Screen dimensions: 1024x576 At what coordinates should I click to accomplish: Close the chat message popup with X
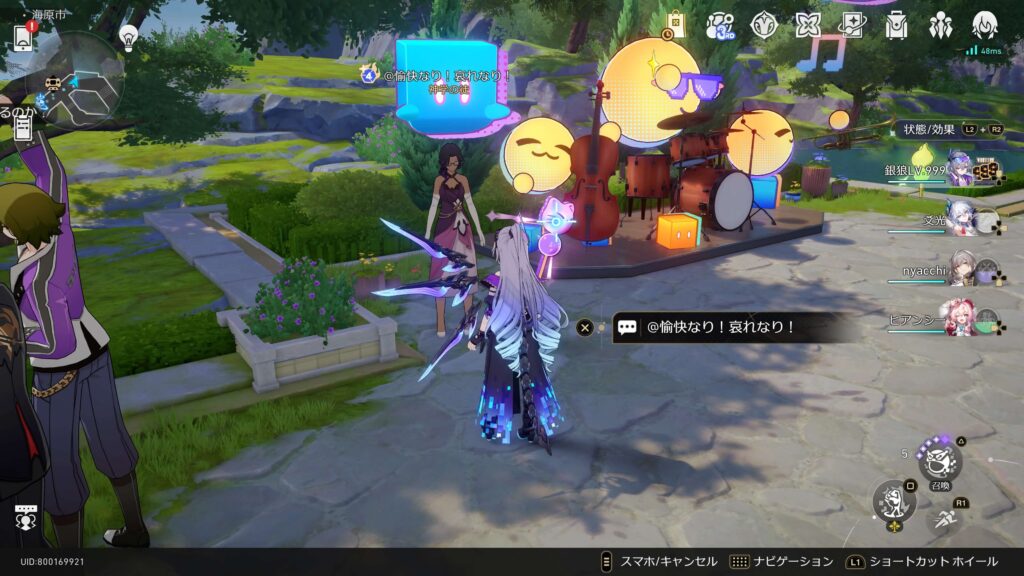pos(586,327)
